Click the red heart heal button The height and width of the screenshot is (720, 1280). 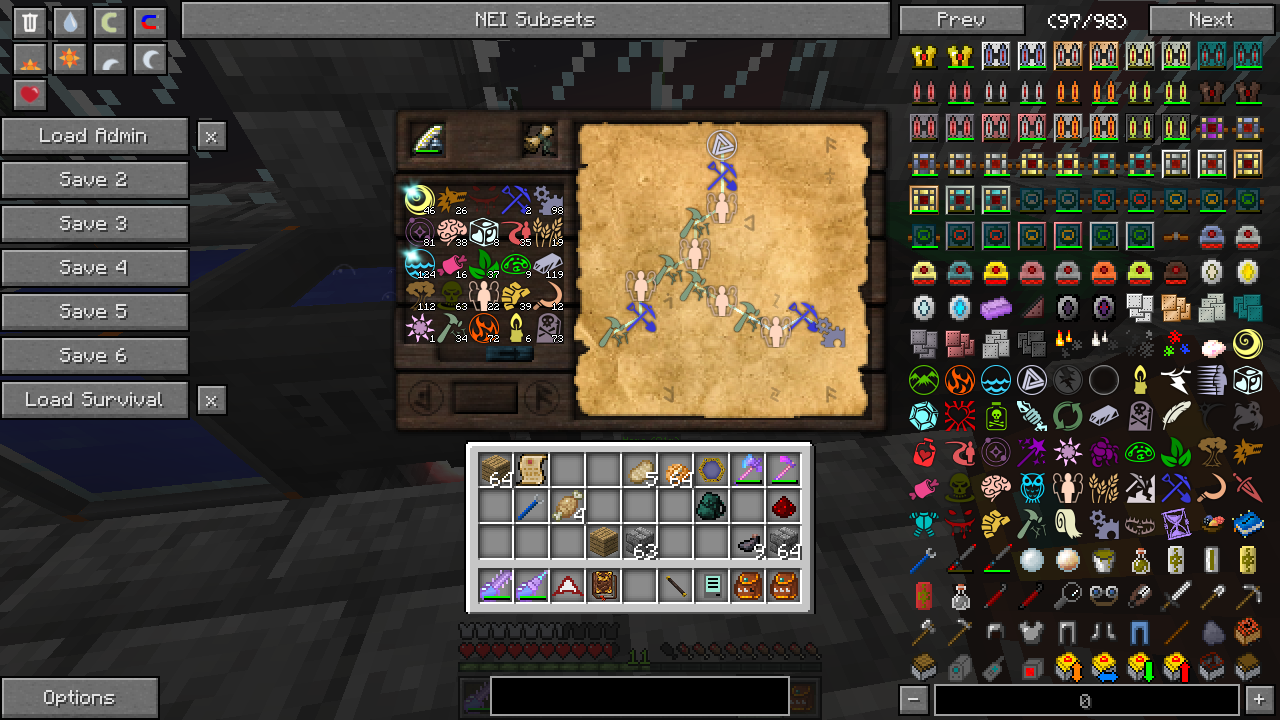pyautogui.click(x=30, y=95)
